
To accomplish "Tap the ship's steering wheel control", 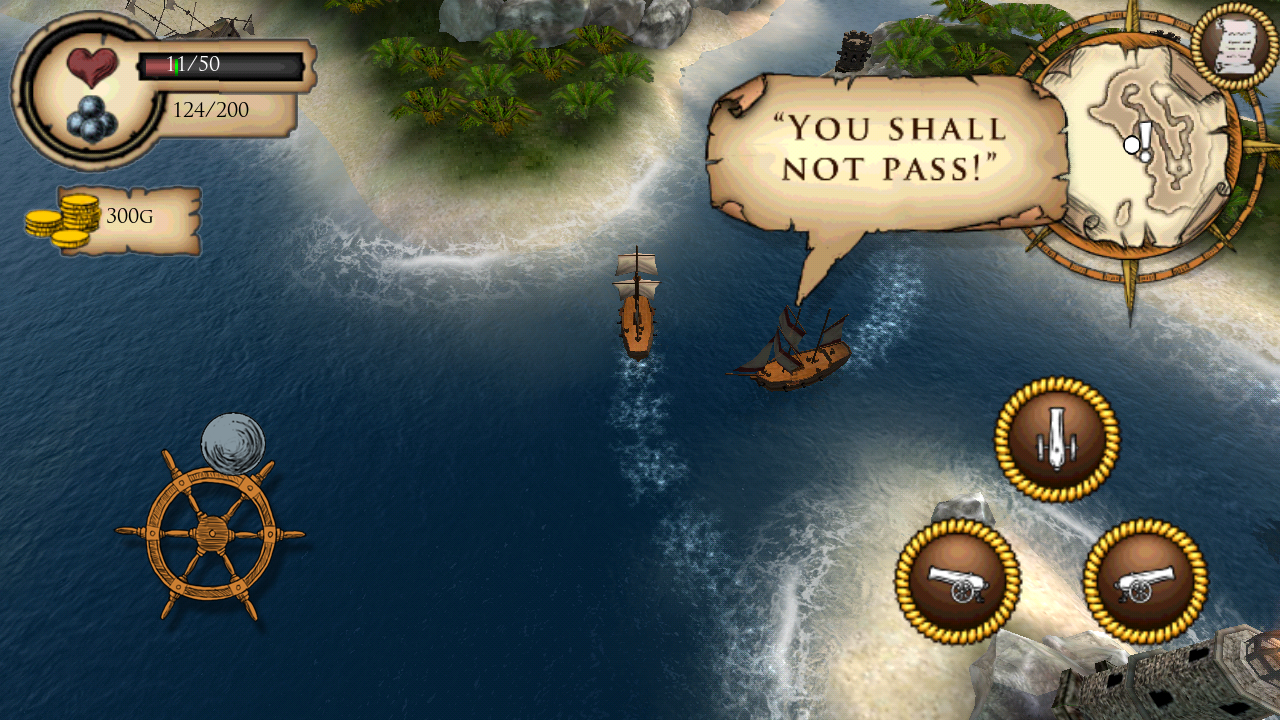I will point(210,533).
